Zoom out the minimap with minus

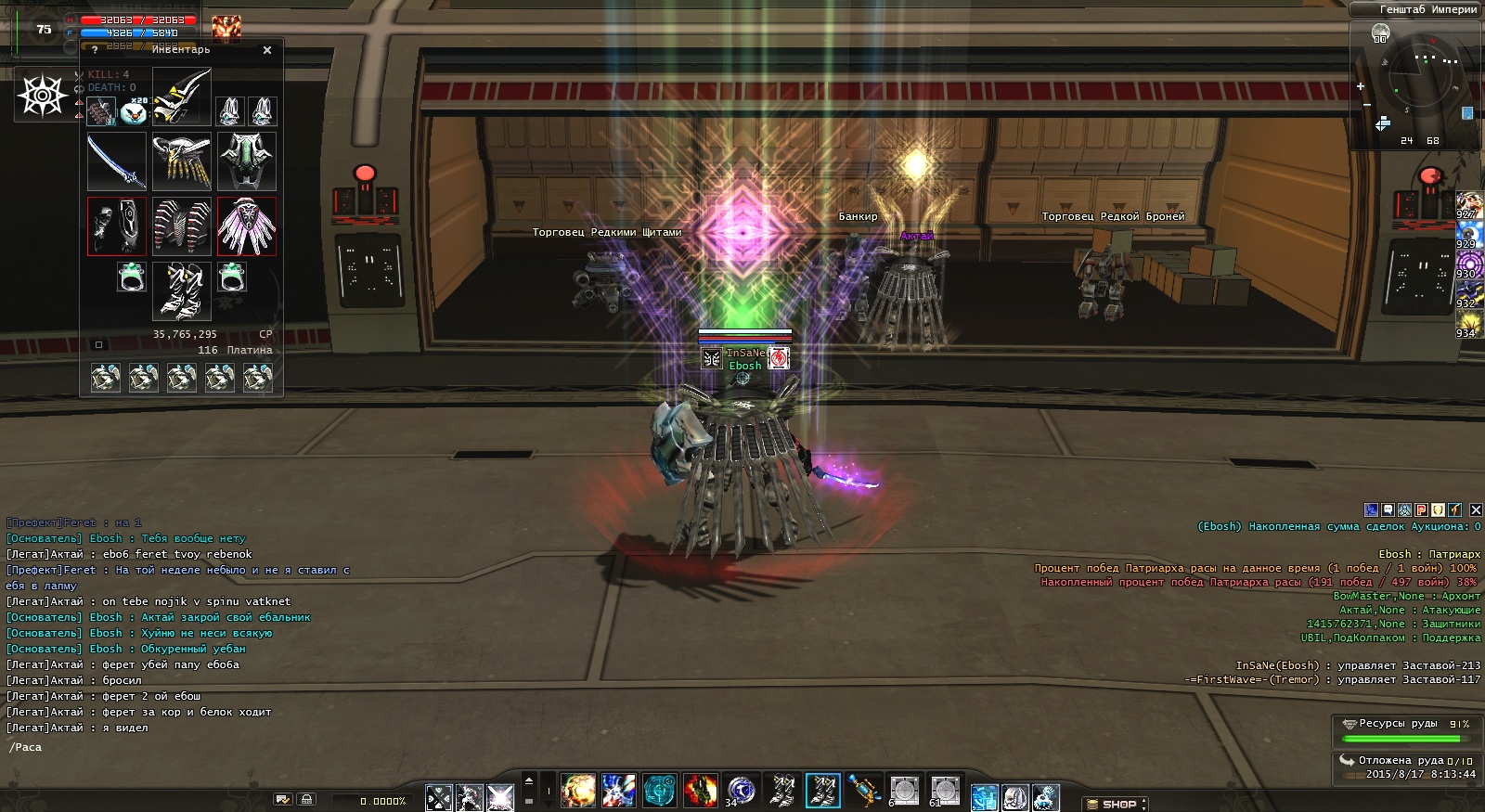tap(1366, 104)
